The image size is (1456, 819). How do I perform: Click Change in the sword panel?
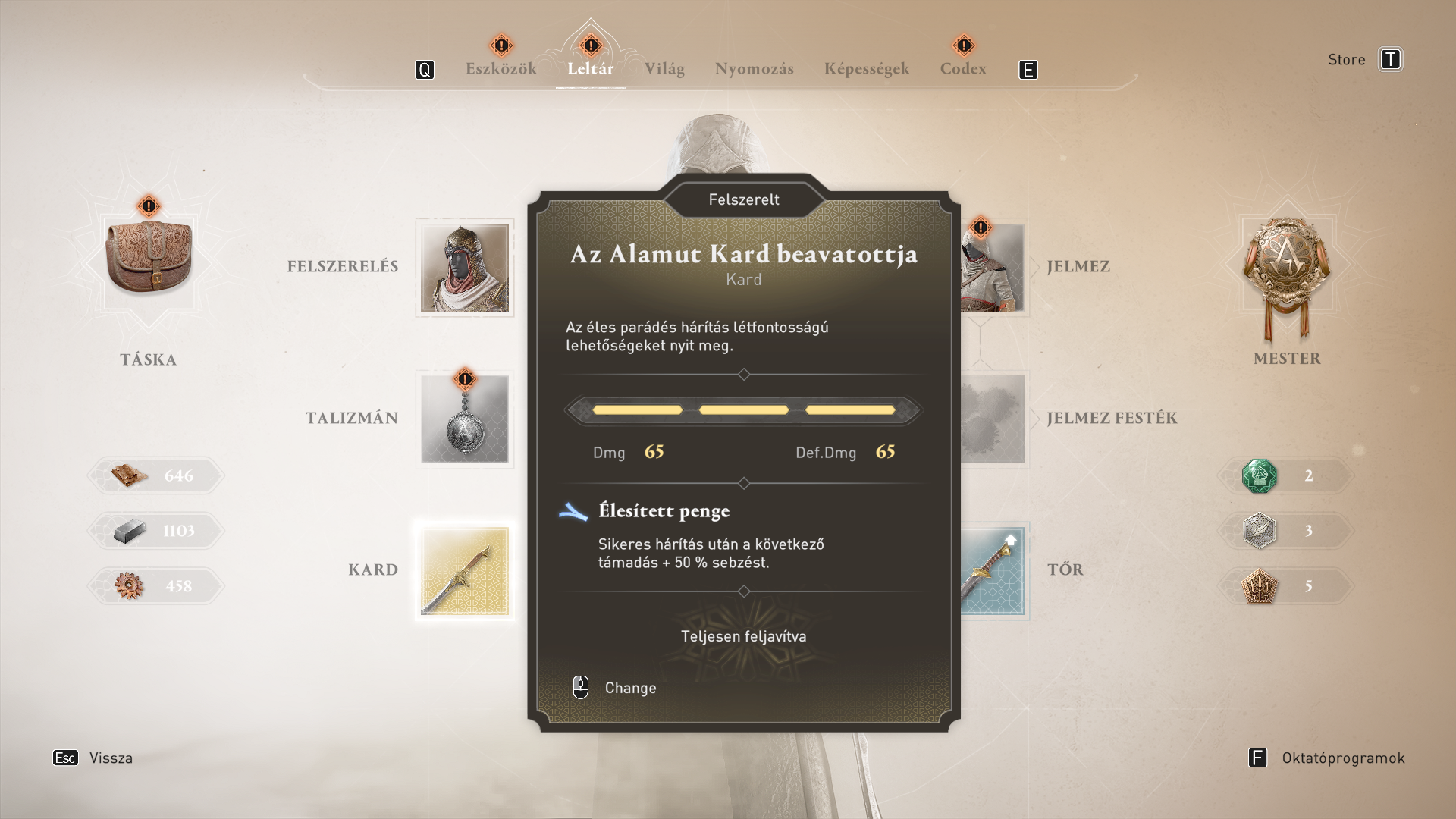pyautogui.click(x=629, y=688)
